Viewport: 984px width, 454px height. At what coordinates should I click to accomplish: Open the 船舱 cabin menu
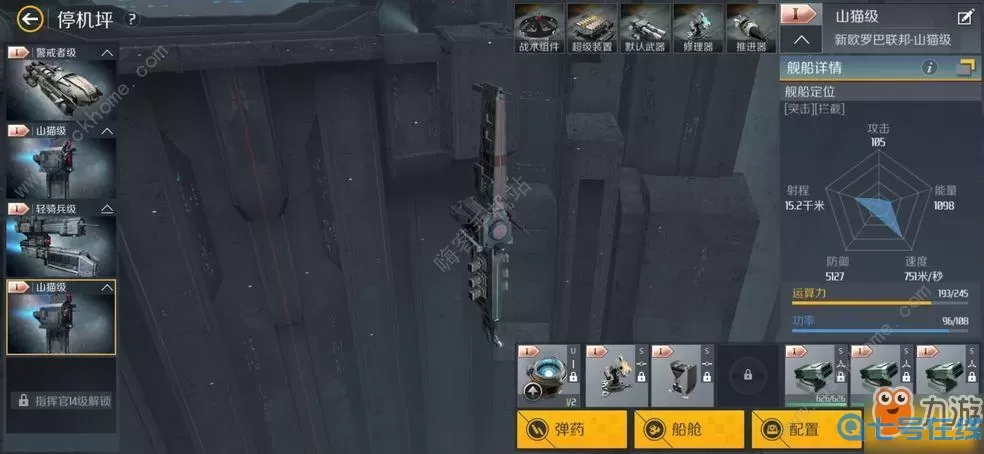689,429
